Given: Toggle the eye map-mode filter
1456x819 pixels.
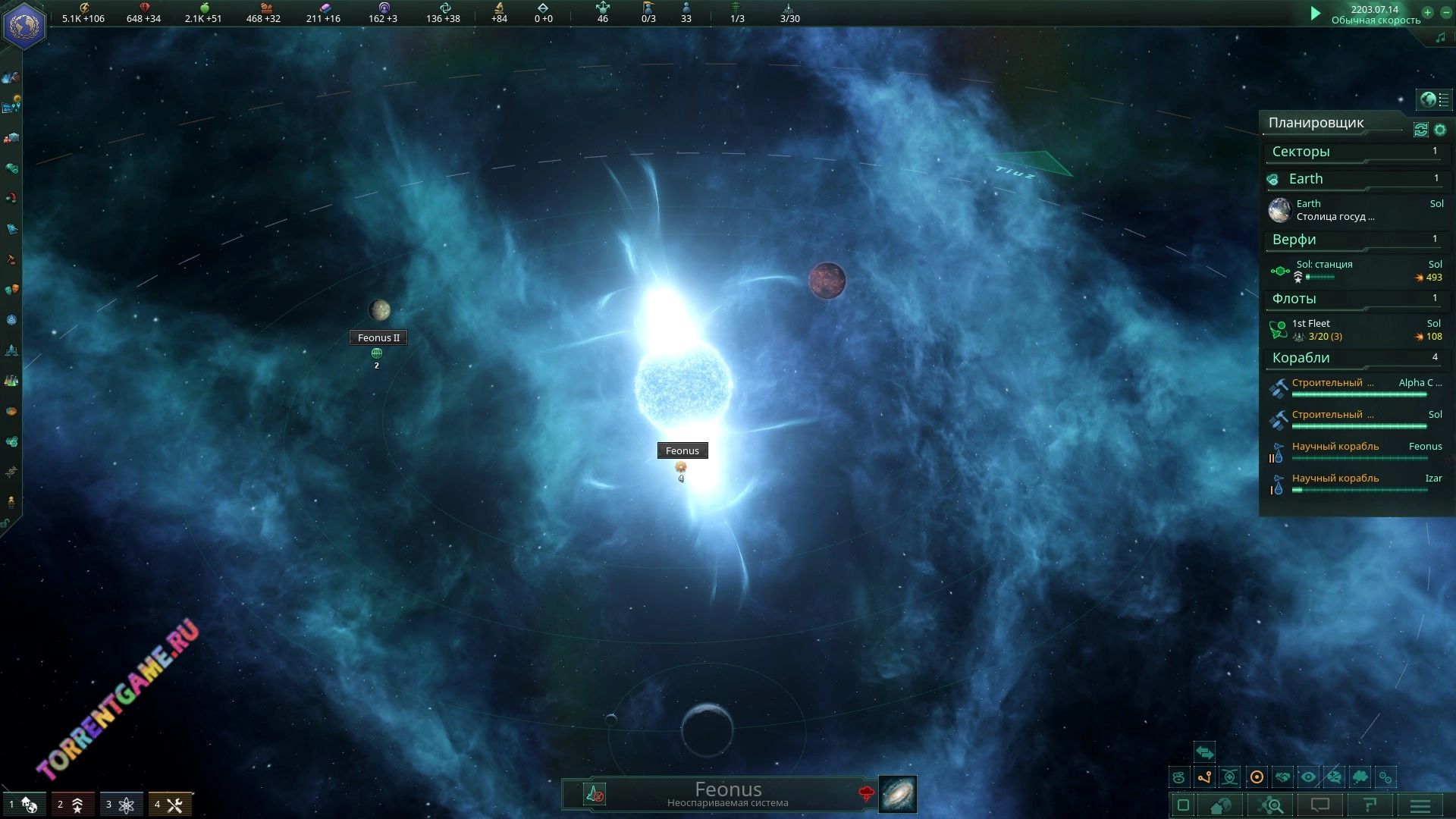Looking at the screenshot, I should click(x=1308, y=777).
